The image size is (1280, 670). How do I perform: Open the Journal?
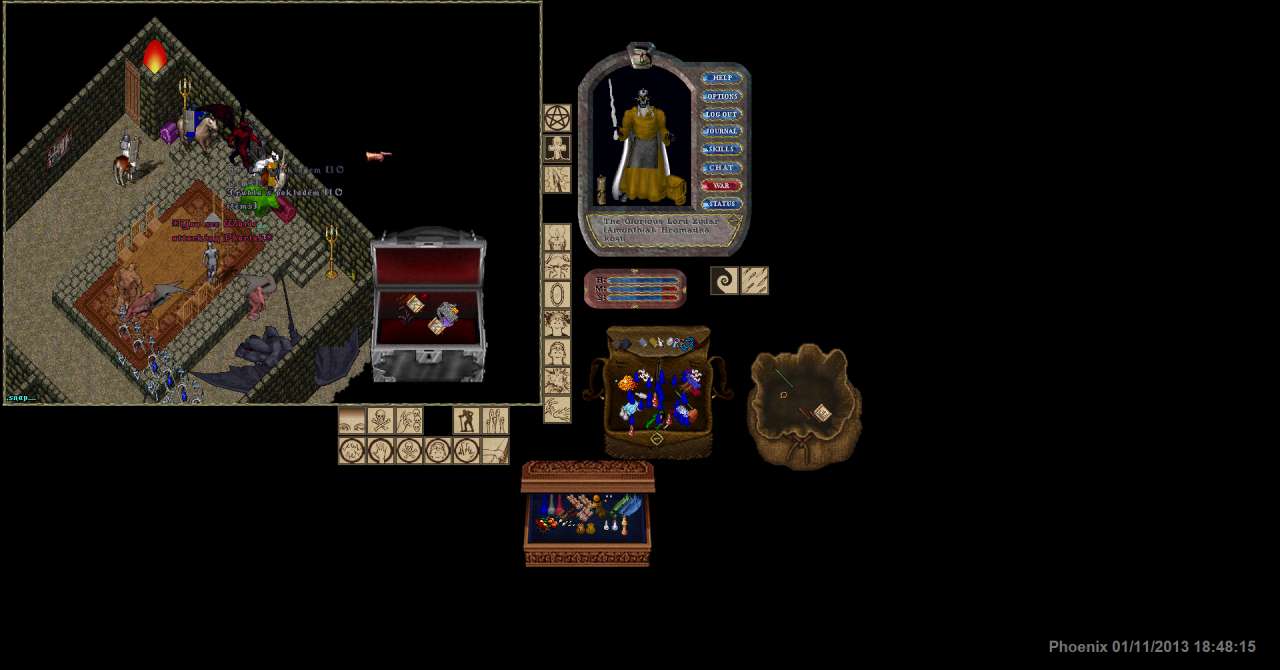coord(721,131)
